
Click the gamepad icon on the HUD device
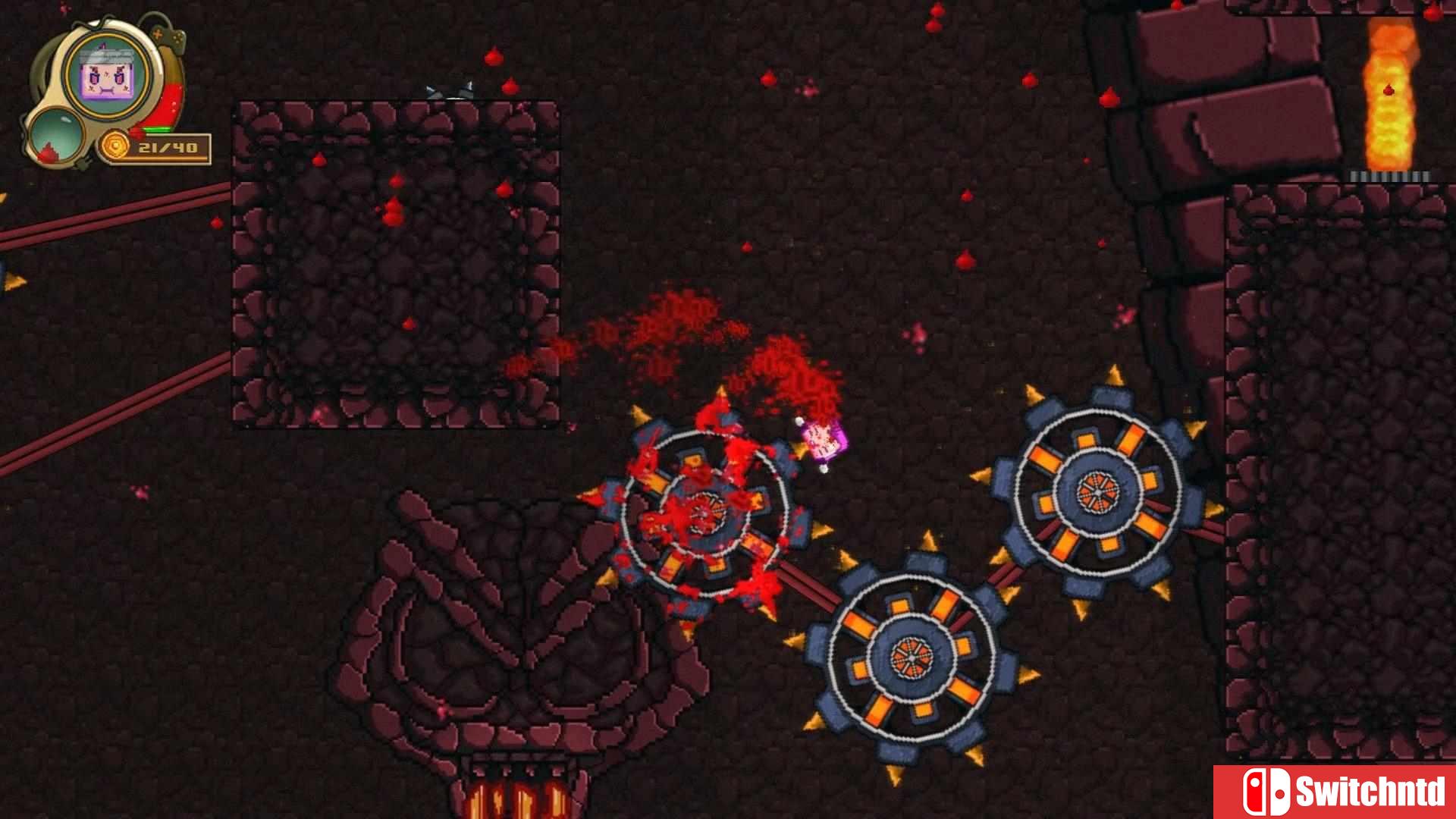click(x=168, y=36)
